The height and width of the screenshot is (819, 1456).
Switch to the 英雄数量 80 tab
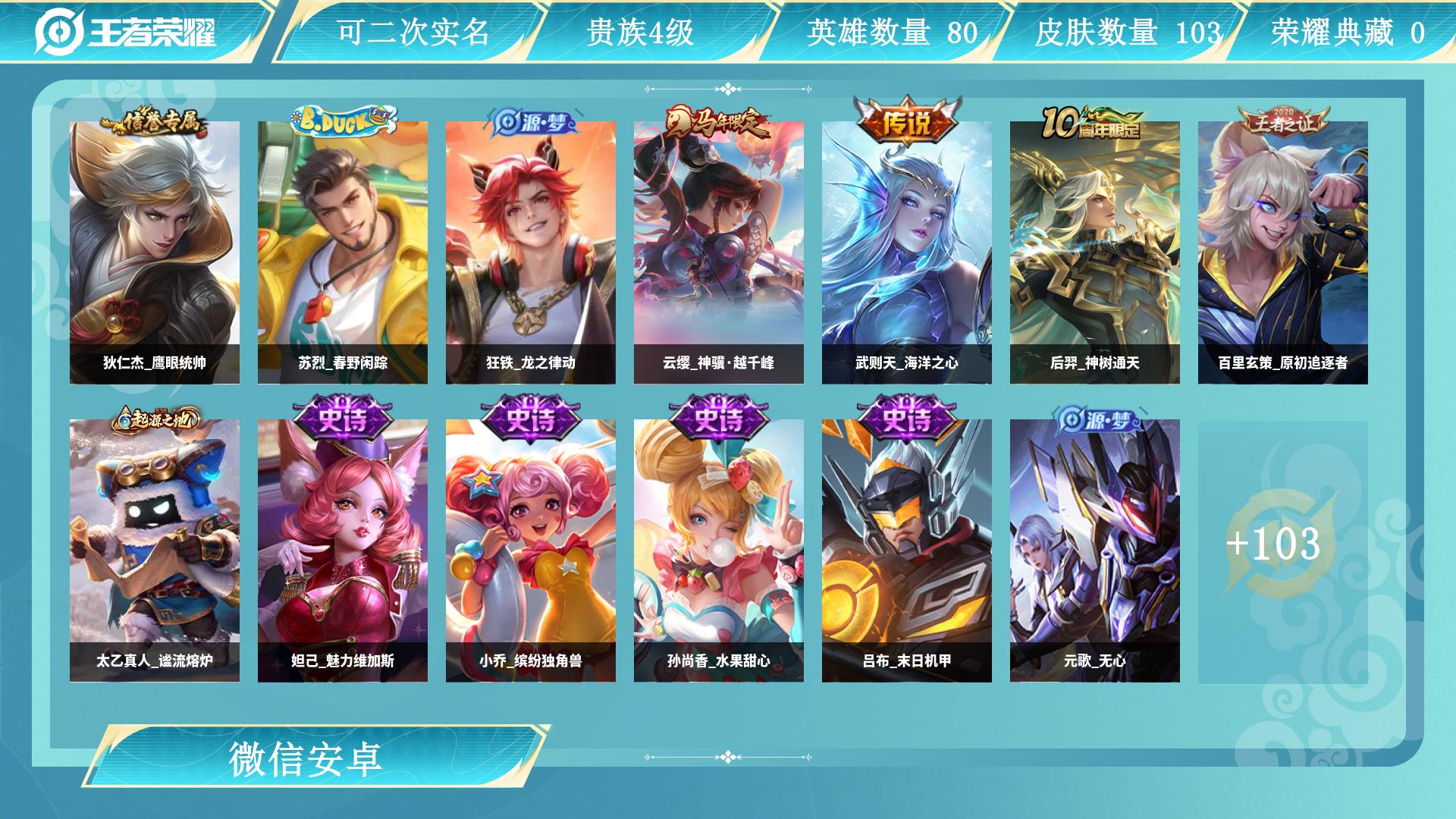891,32
